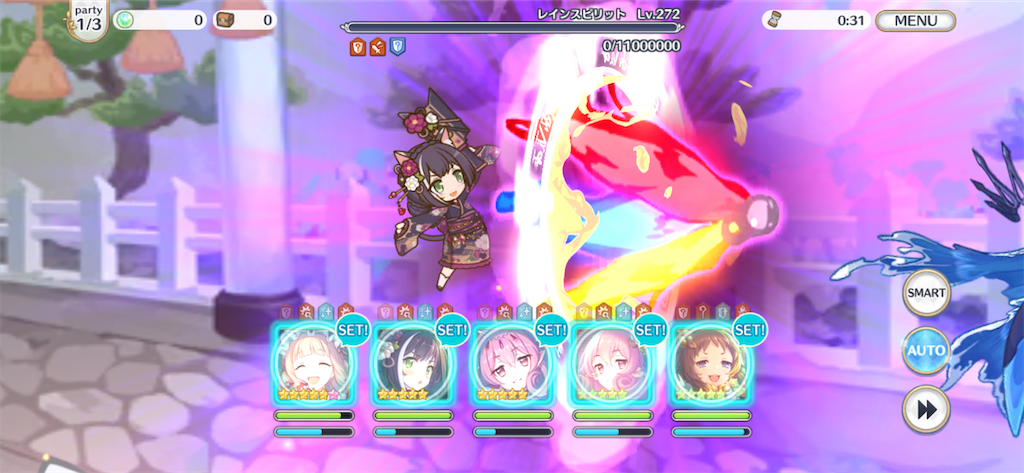The image size is (1024, 473).
Task: Toggle the SMART battle mode
Action: point(926,294)
